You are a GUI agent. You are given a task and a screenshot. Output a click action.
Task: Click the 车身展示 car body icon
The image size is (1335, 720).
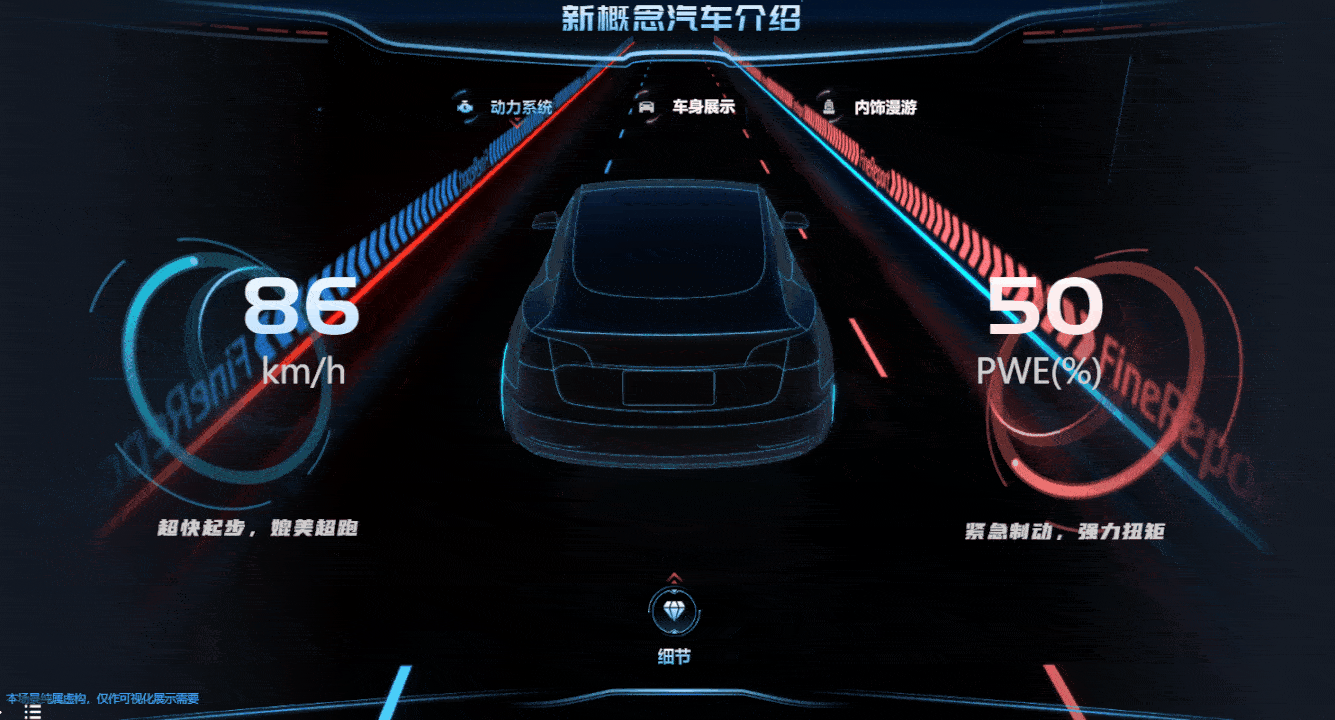point(648,106)
